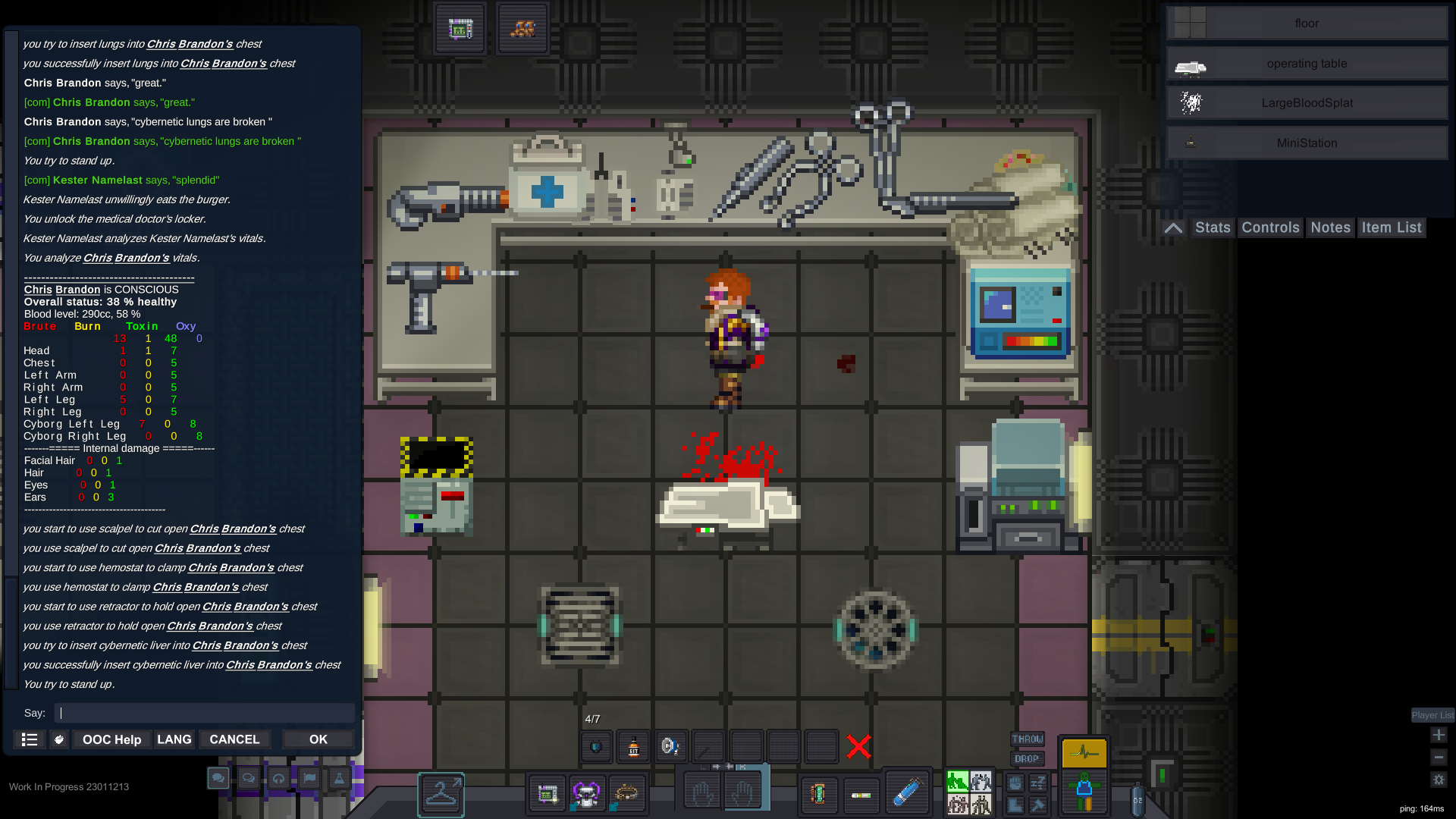The height and width of the screenshot is (819, 1456).
Task: Click the megaphone item in the hotbar
Action: (x=670, y=746)
